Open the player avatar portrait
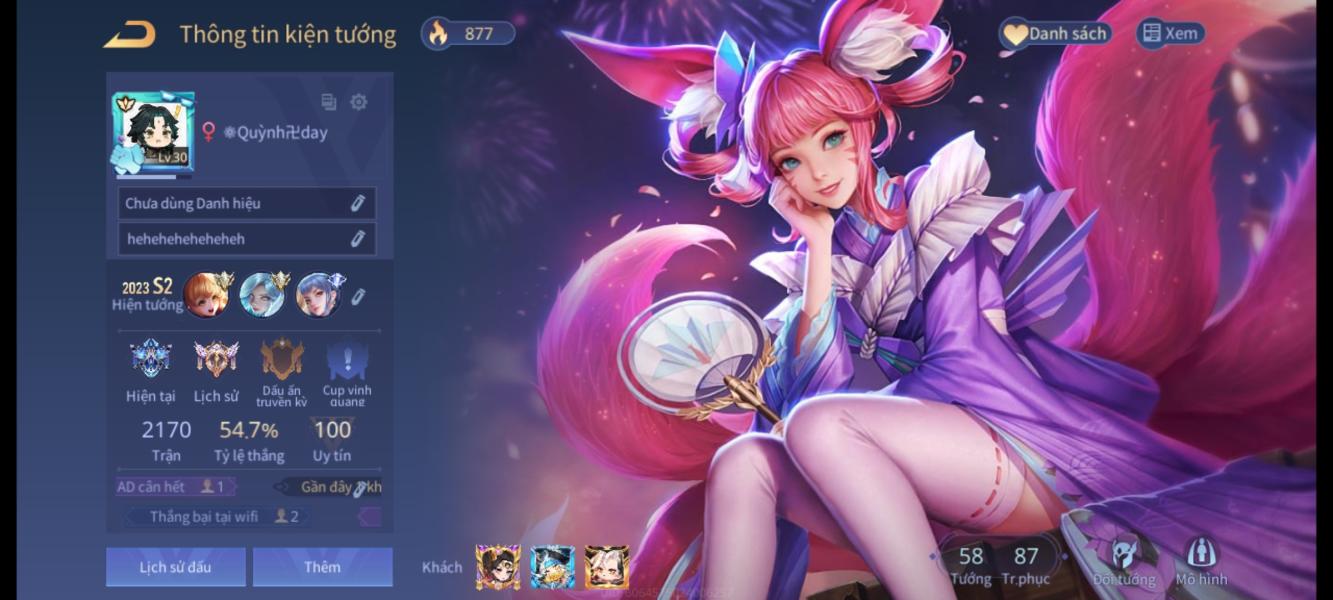The width and height of the screenshot is (1333, 600). point(154,133)
